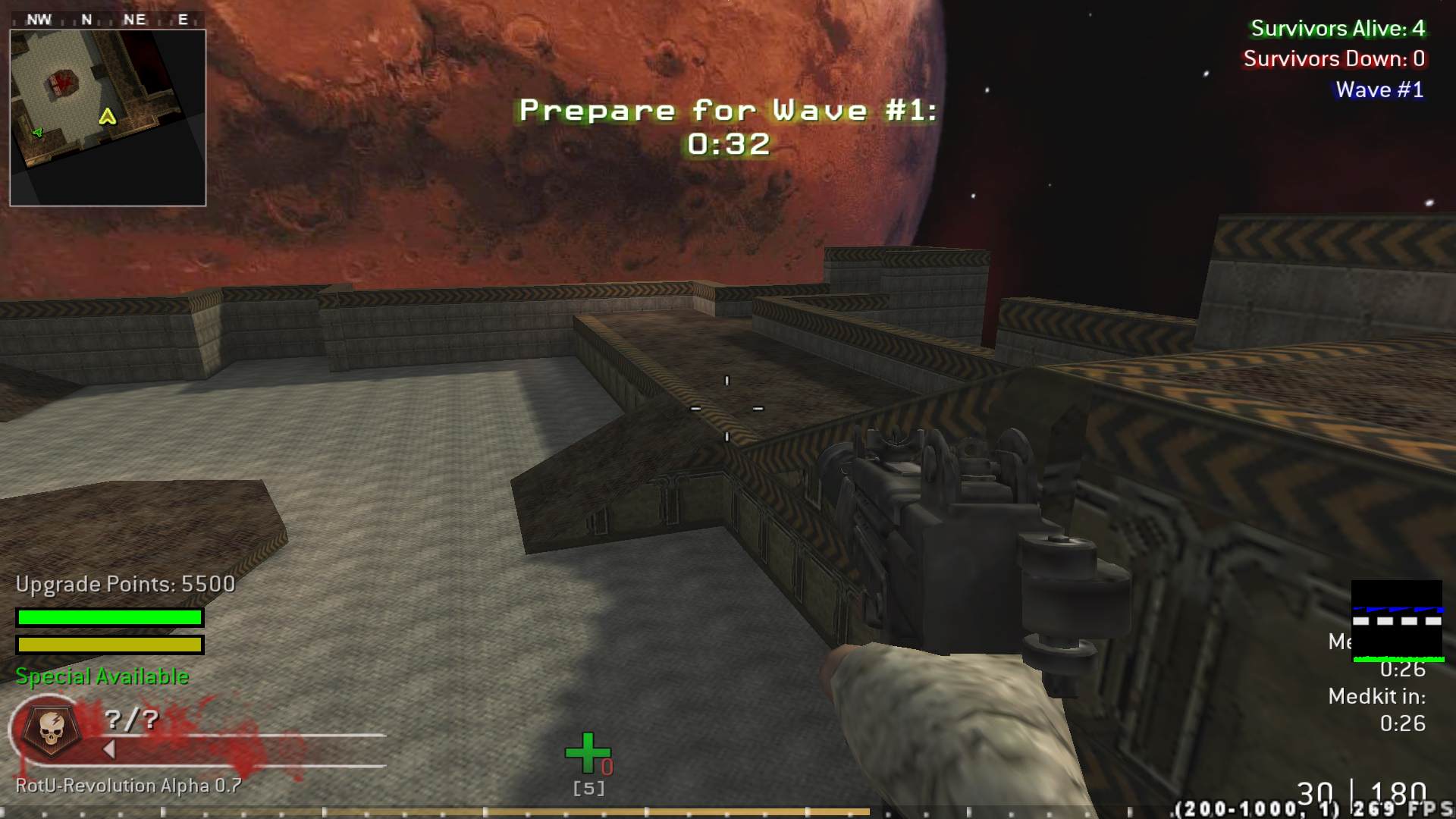Collapse the Medkit countdown panel

(x=1377, y=696)
